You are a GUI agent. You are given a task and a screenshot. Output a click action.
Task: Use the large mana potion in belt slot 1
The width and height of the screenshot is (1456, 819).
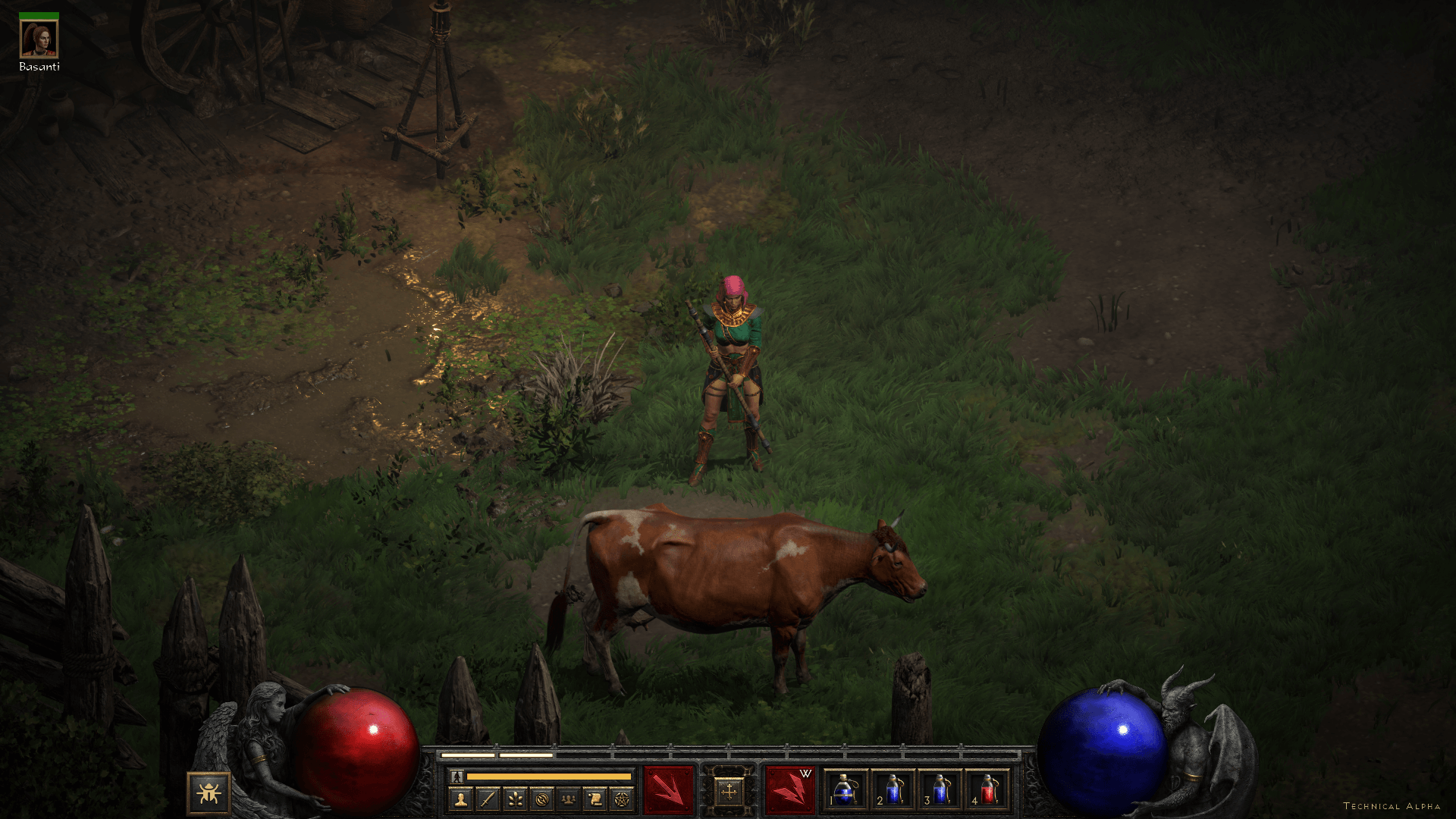pos(846,790)
